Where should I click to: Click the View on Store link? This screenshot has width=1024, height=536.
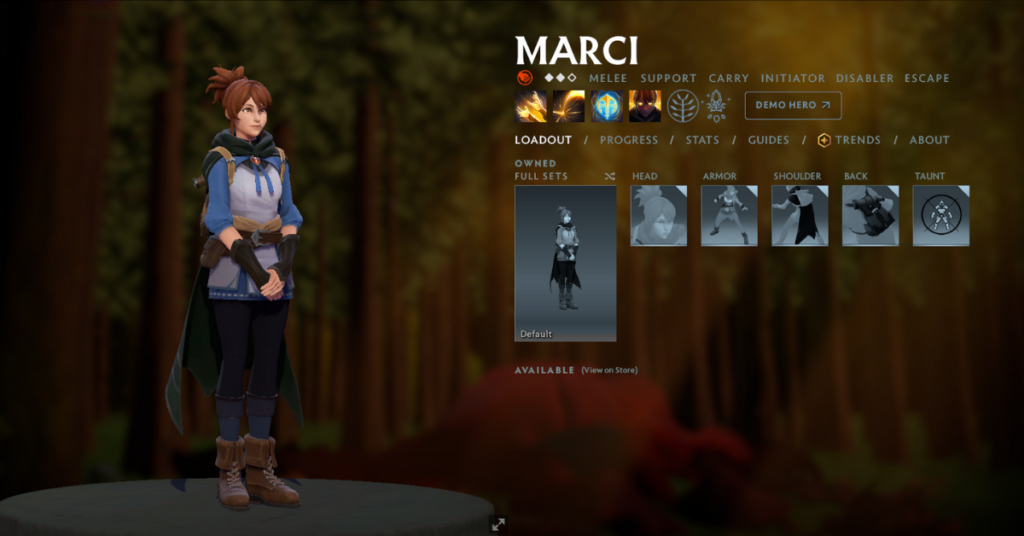609,370
